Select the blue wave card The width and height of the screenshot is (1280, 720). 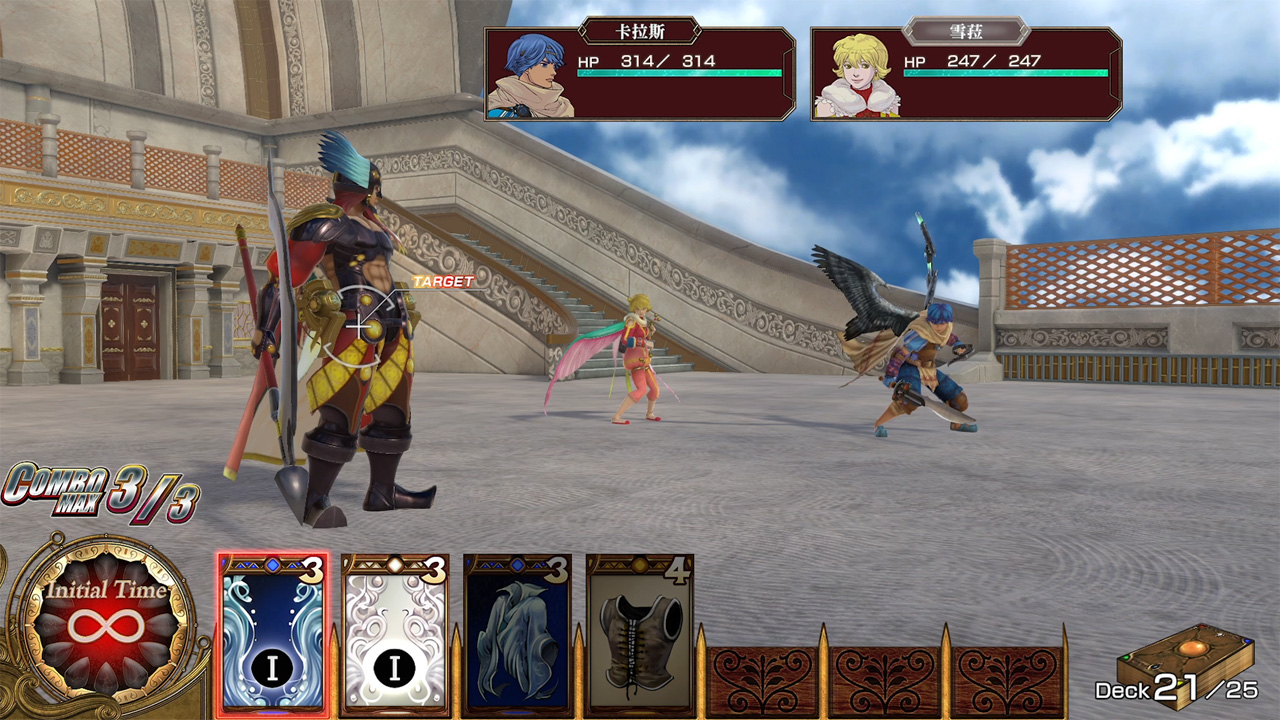click(x=272, y=634)
